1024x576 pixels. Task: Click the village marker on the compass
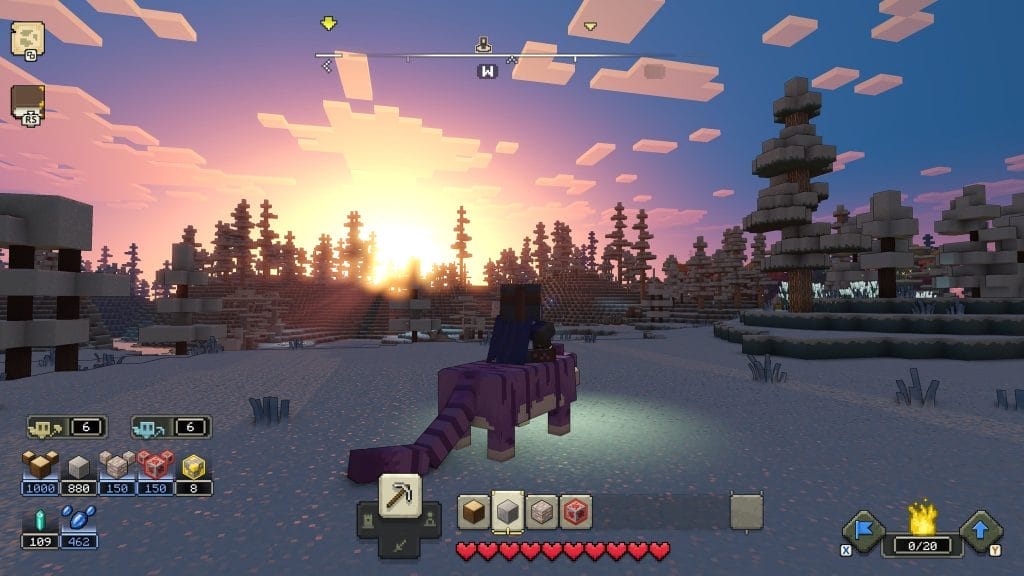[484, 44]
